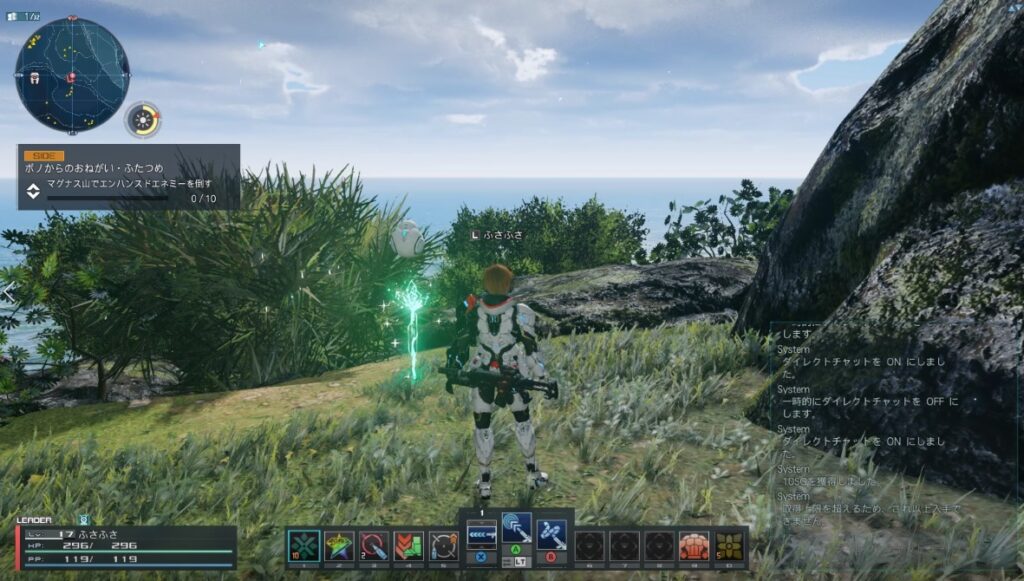Click the crosshair target hotbar icon
Screen dimensions: 1024x581
coord(443,546)
